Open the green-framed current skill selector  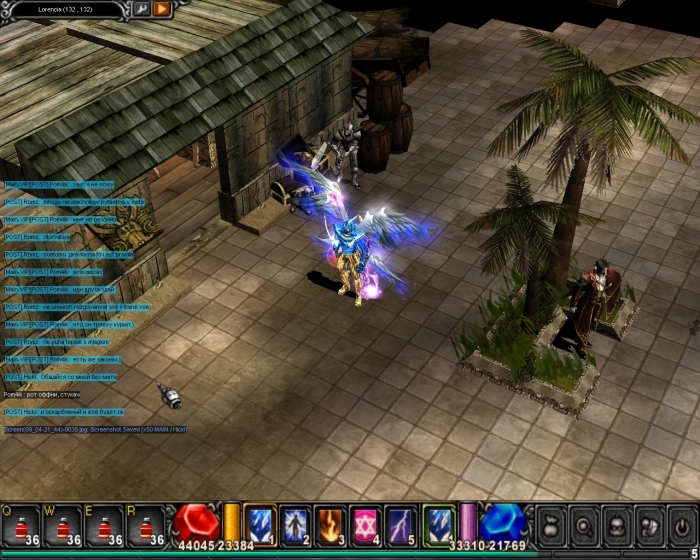(439, 523)
